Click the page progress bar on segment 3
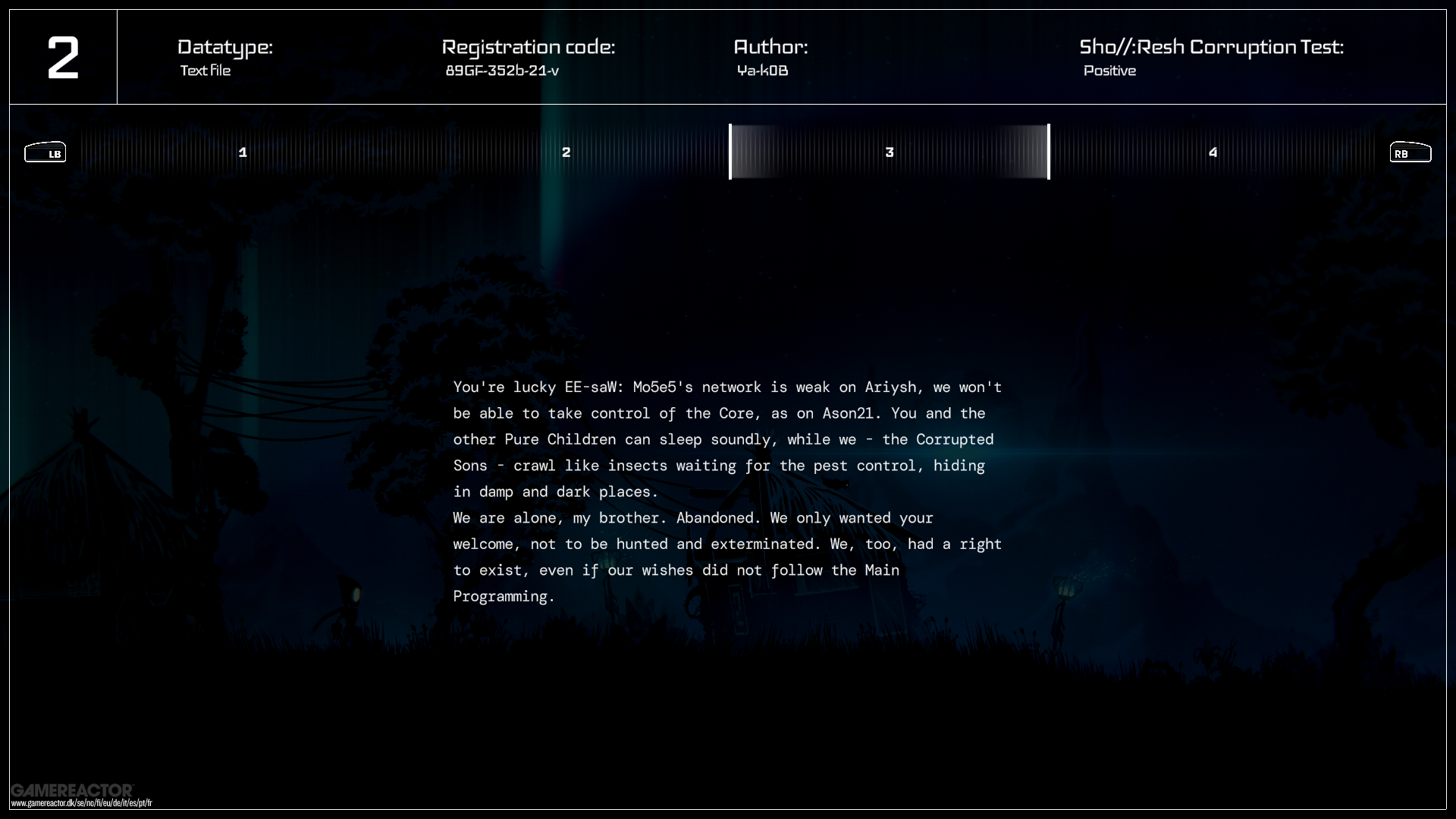This screenshot has width=1456, height=819. [x=890, y=152]
